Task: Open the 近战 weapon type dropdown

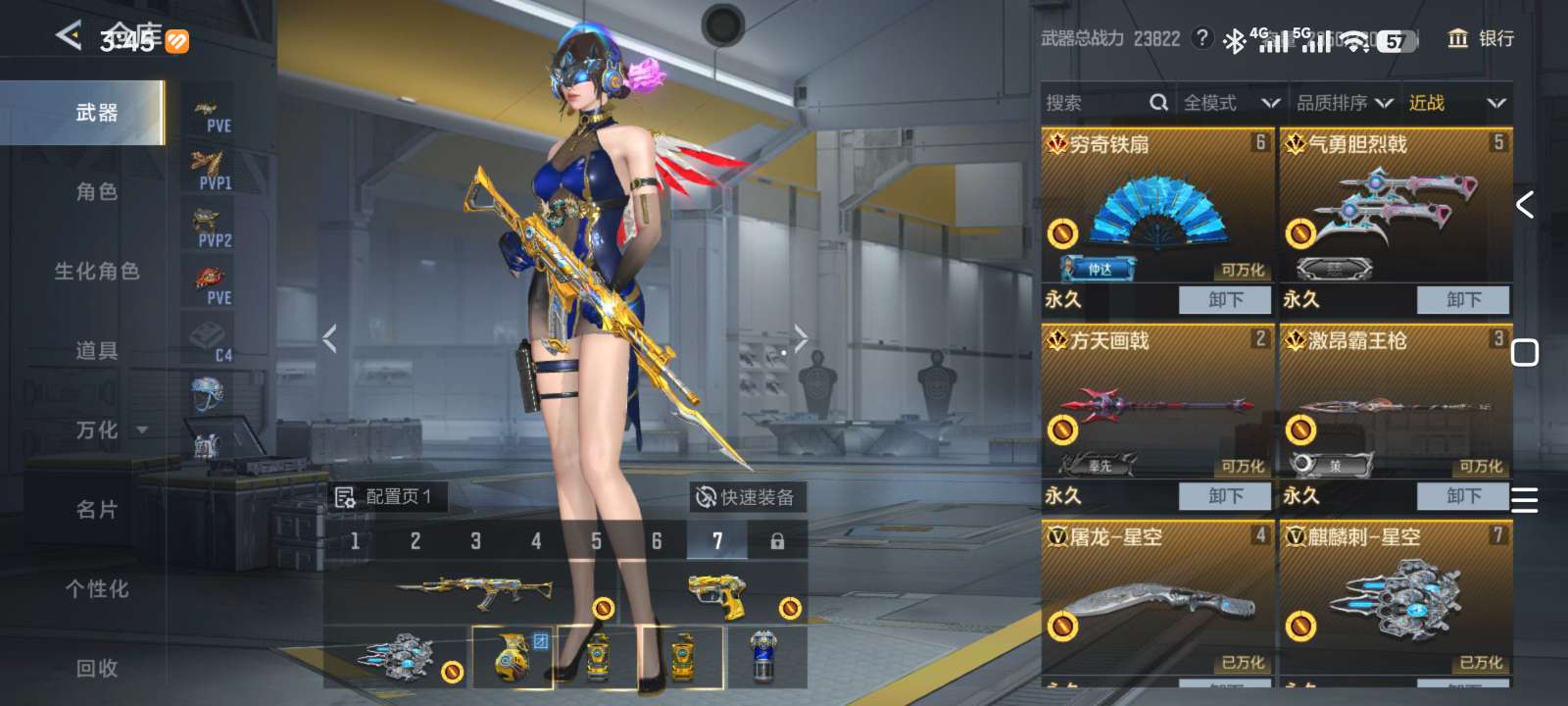Action: pos(1456,103)
